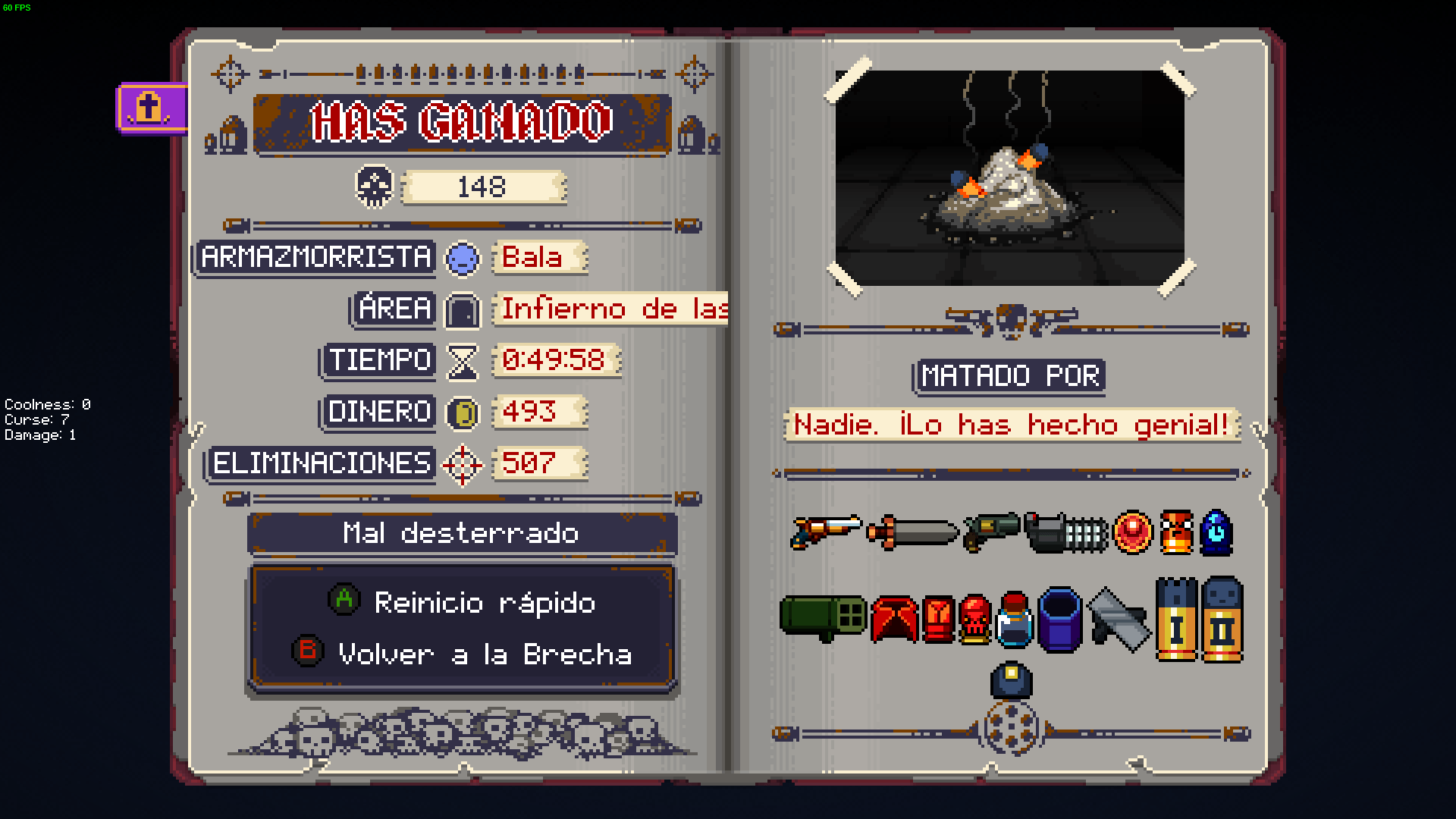Select the hourglass icon next to TIEMPO

461,362
